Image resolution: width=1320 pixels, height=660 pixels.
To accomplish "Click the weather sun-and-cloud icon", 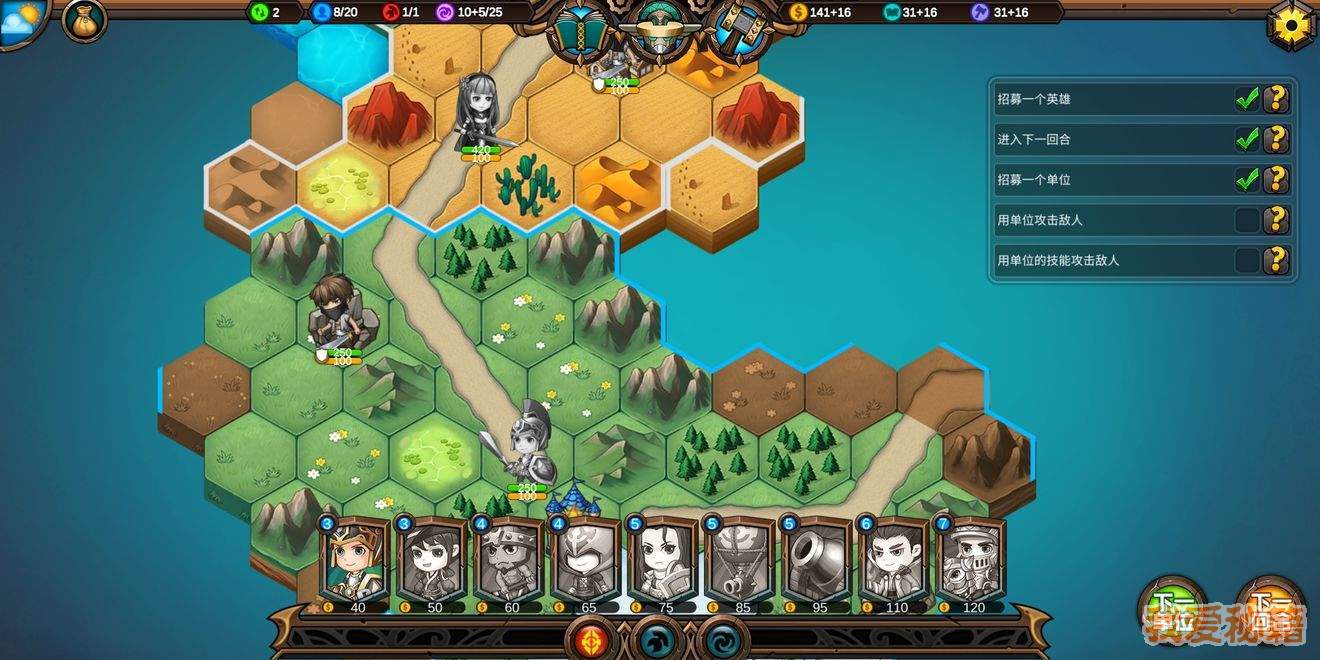I will 22,22.
